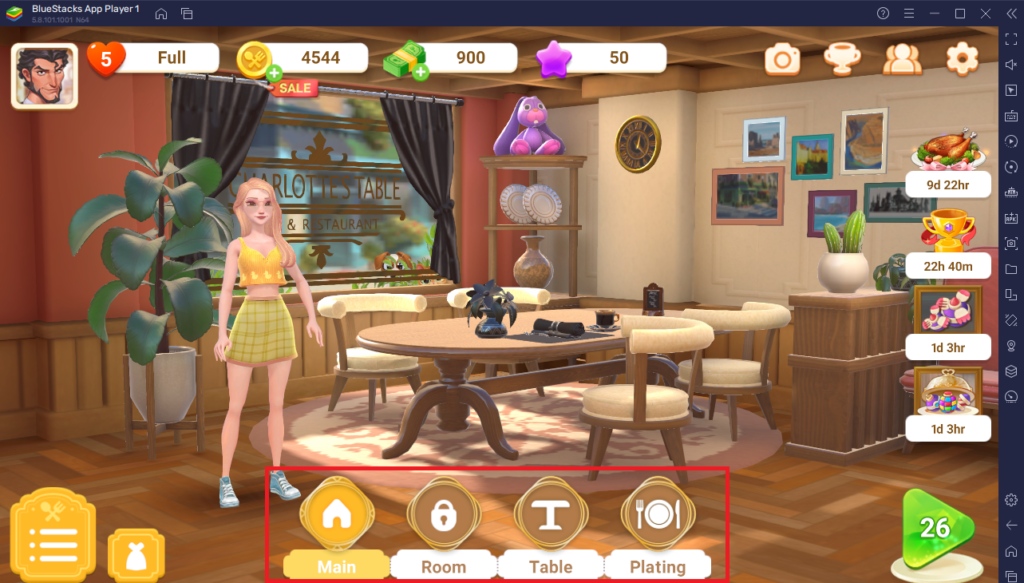Go to BlueStacks home screen
The height and width of the screenshot is (583, 1024).
coord(160,13)
